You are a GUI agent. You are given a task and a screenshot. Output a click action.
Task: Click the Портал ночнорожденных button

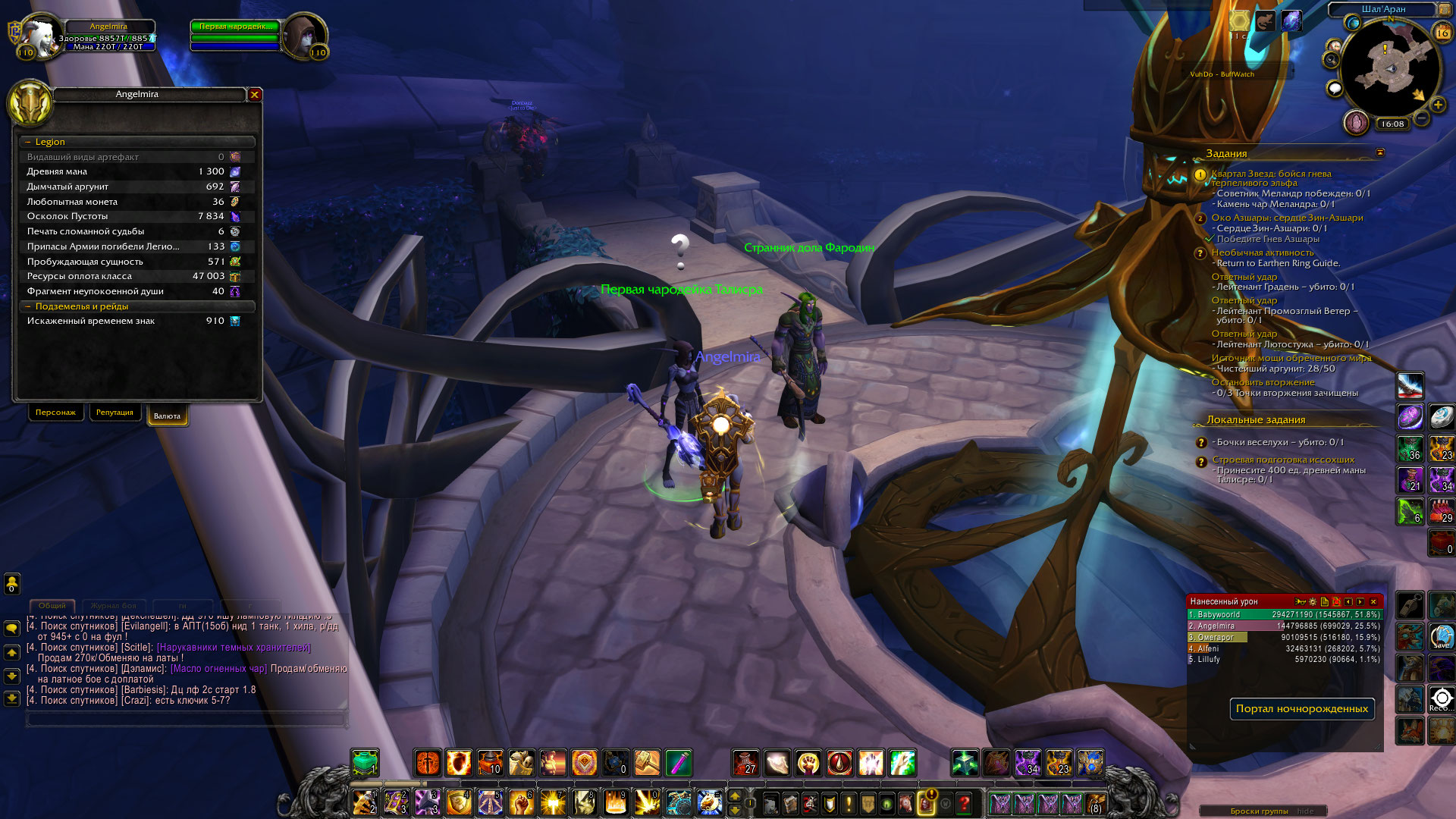[x=1301, y=709]
